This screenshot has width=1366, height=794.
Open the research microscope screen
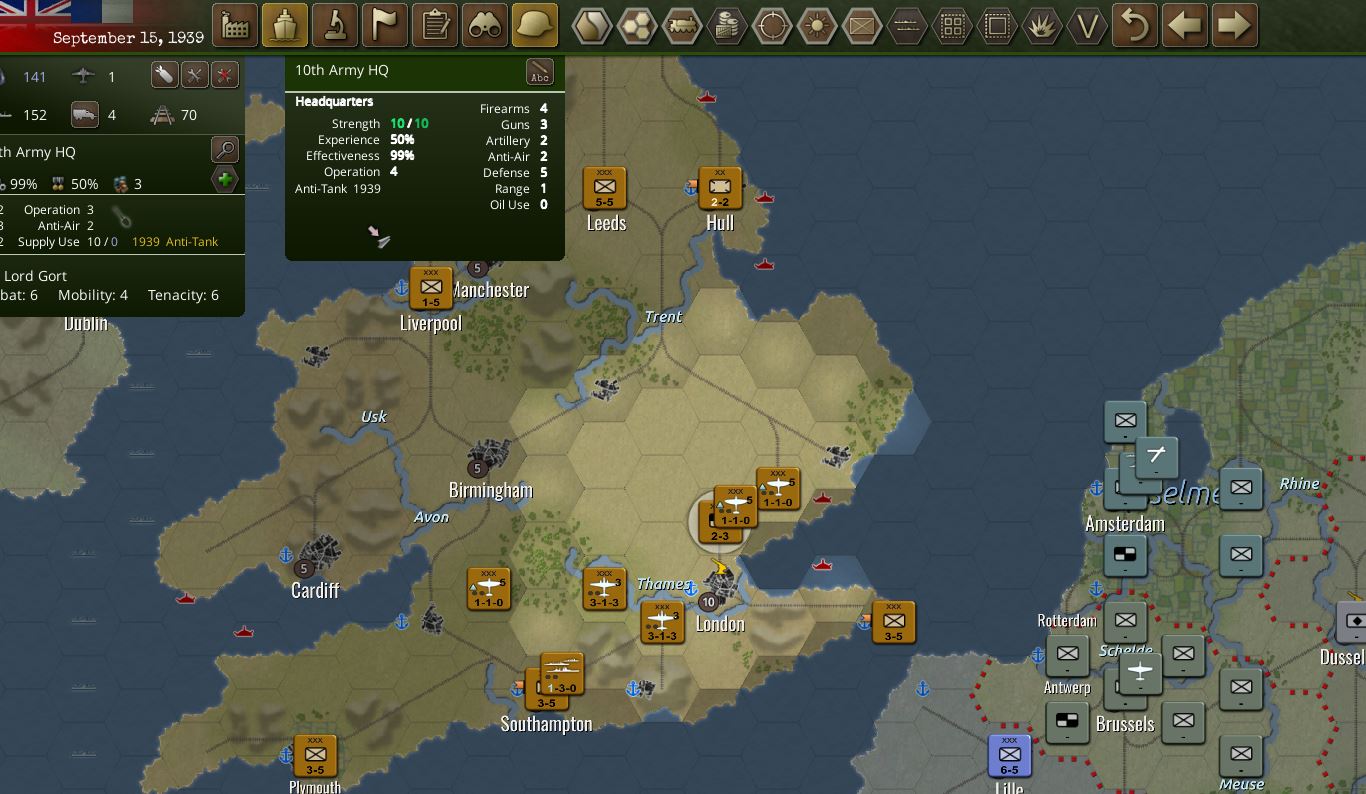(x=335, y=26)
